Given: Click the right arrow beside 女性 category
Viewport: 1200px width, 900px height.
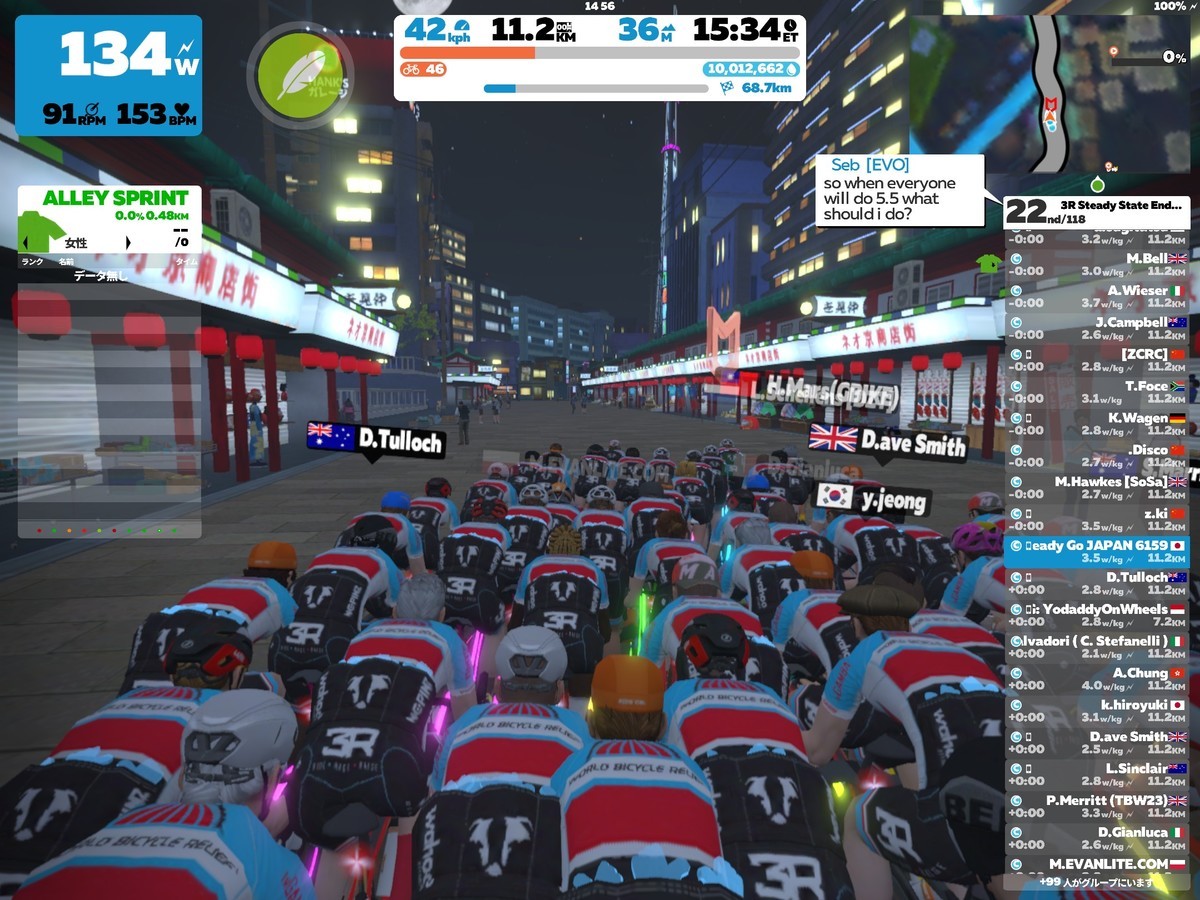Looking at the screenshot, I should coord(128,243).
